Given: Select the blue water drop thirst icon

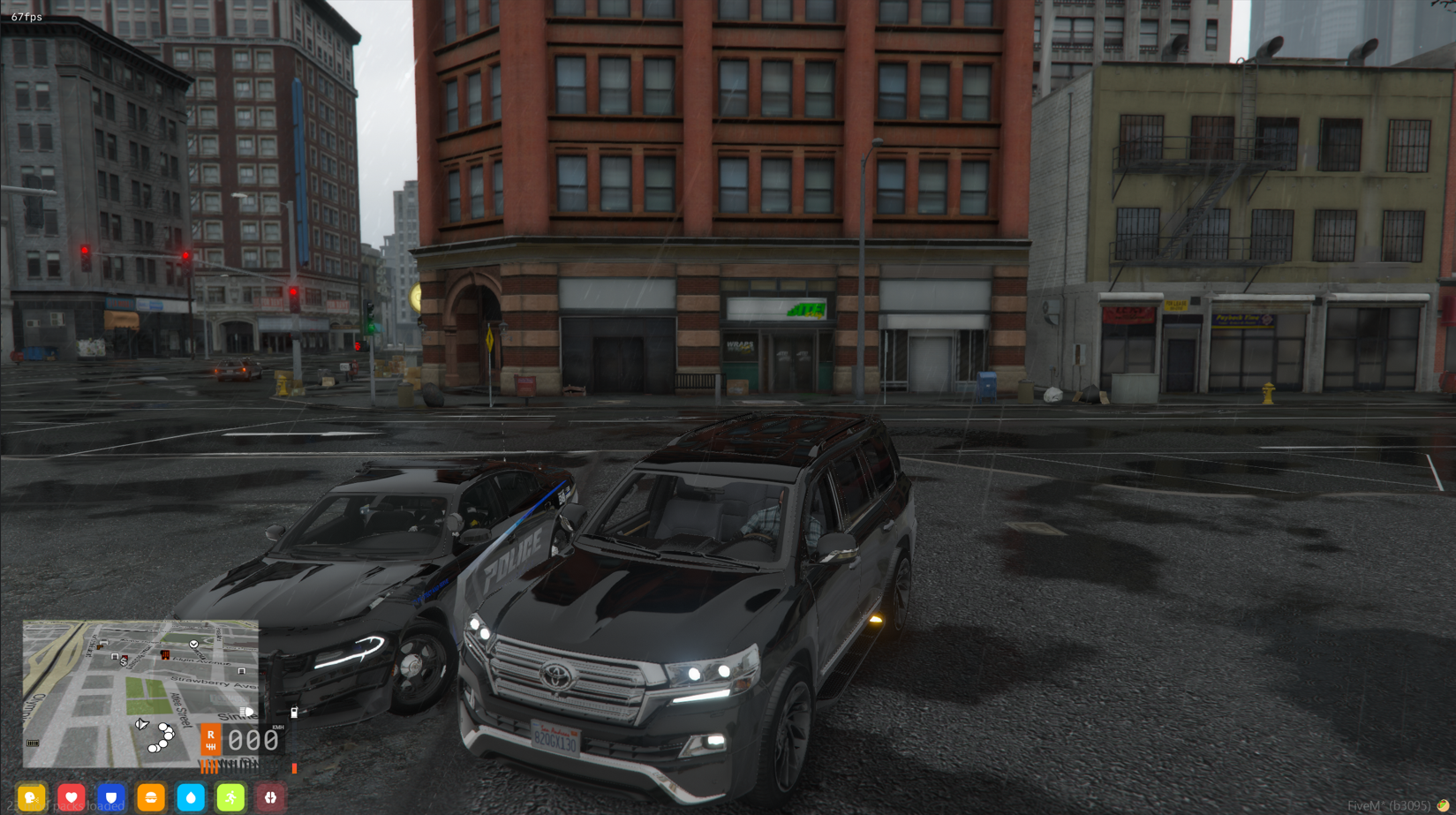Looking at the screenshot, I should [191, 797].
